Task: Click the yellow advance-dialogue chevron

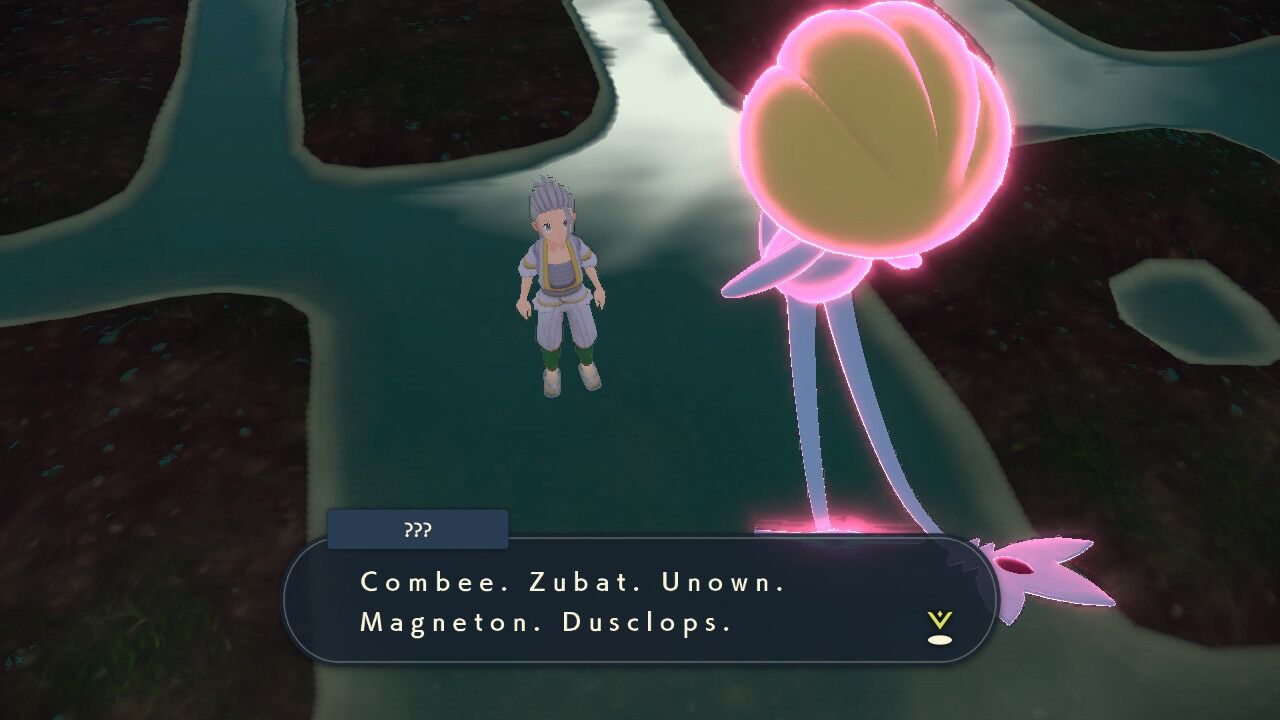Action: click(x=938, y=617)
